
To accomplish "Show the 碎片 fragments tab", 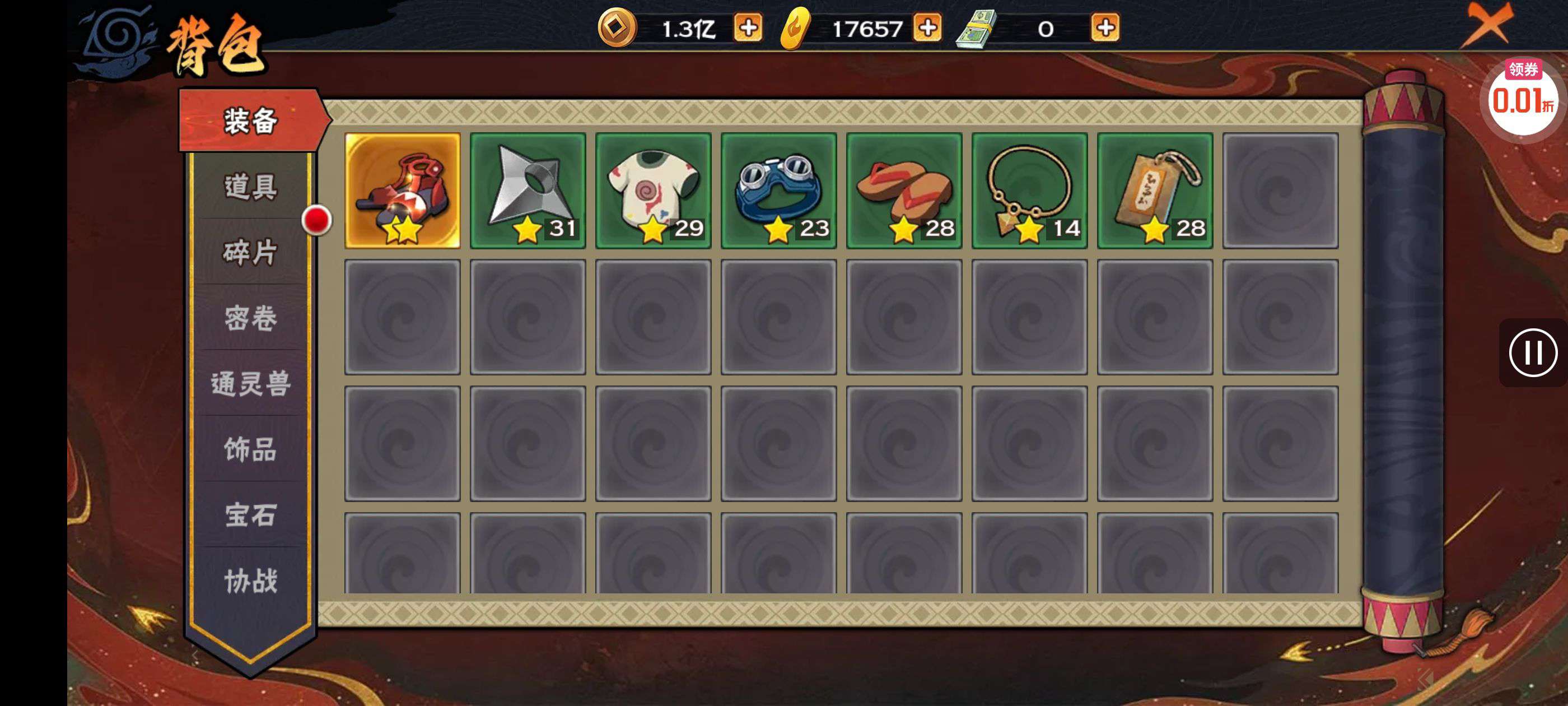I will pyautogui.click(x=250, y=252).
